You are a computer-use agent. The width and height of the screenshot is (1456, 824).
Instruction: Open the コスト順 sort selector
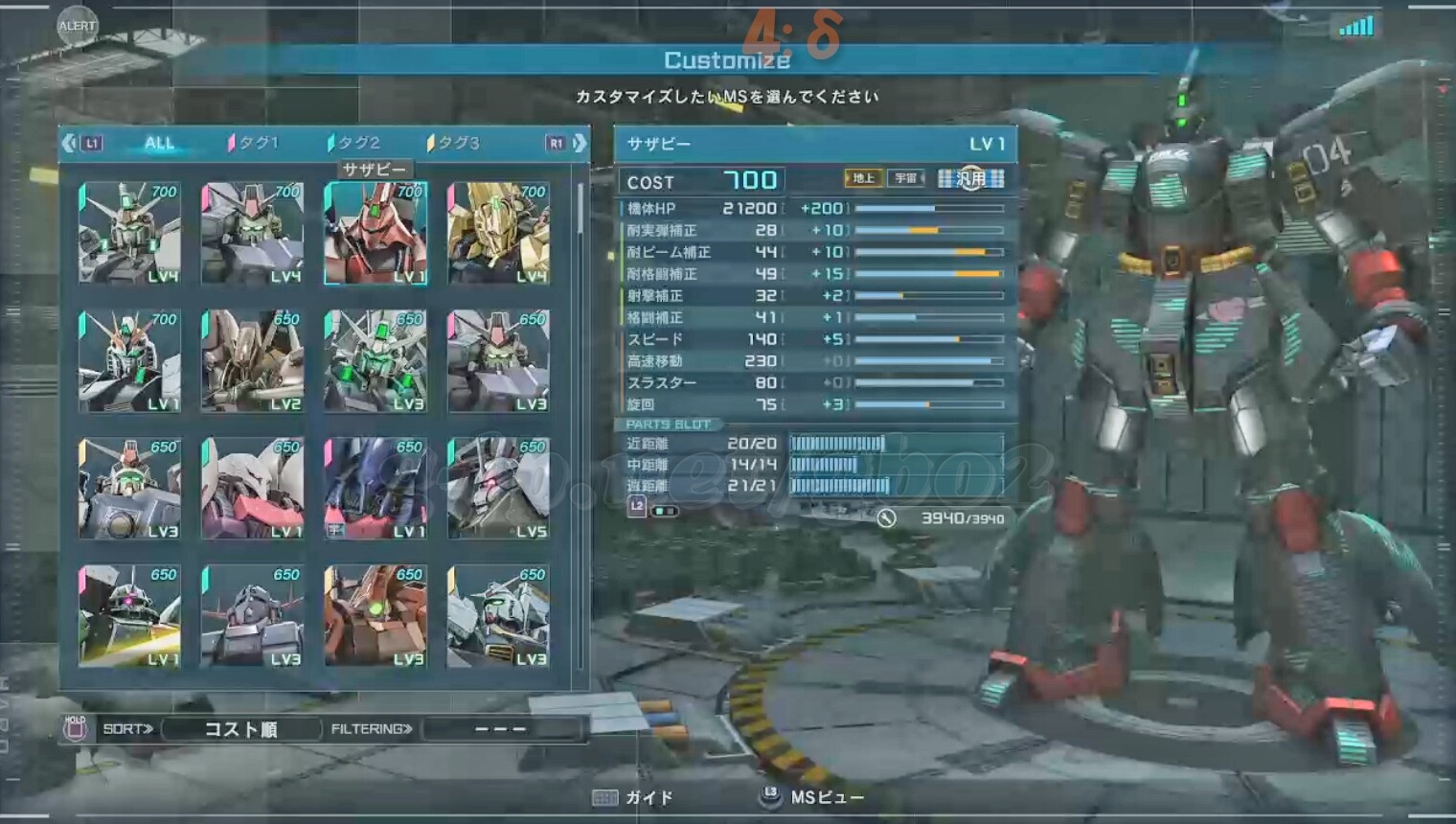pyautogui.click(x=241, y=729)
